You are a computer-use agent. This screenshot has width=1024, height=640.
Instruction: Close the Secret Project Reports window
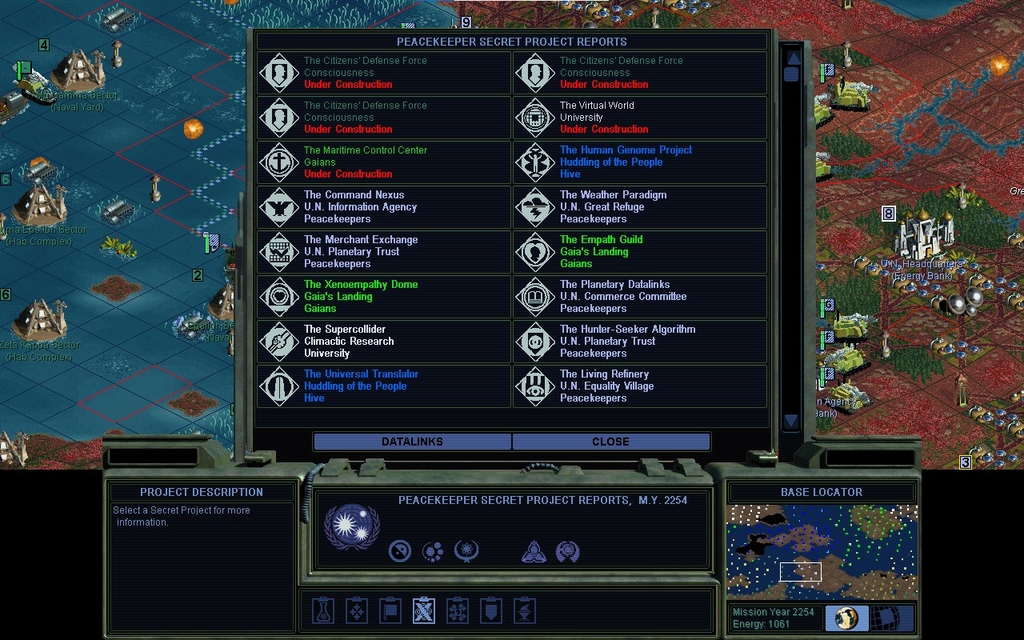(x=610, y=441)
